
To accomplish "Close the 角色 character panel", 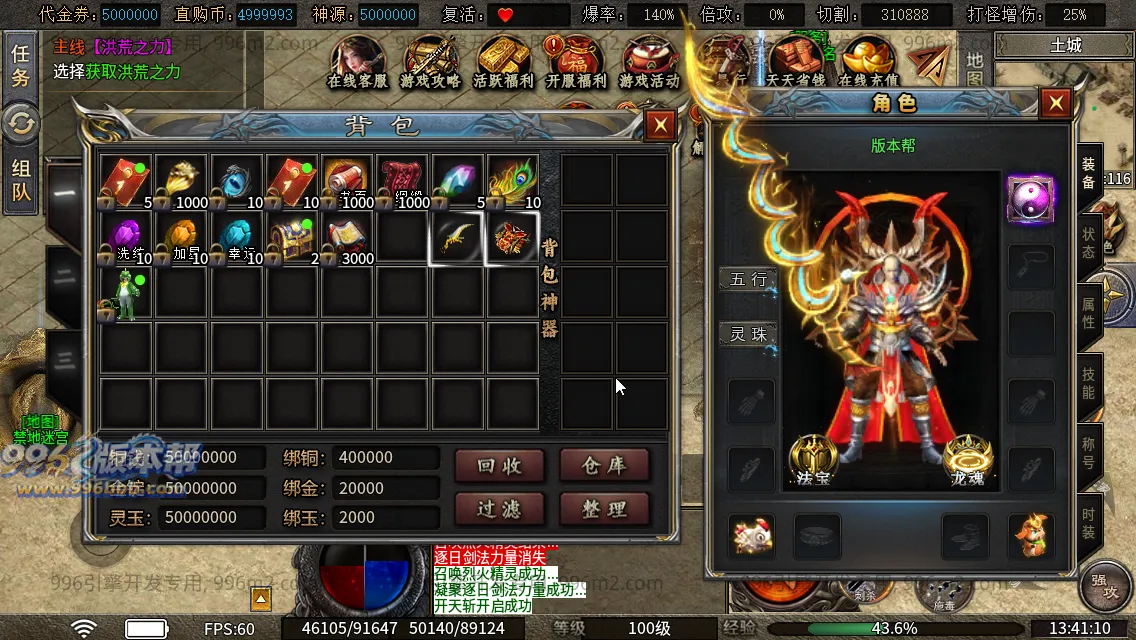I will (1055, 103).
